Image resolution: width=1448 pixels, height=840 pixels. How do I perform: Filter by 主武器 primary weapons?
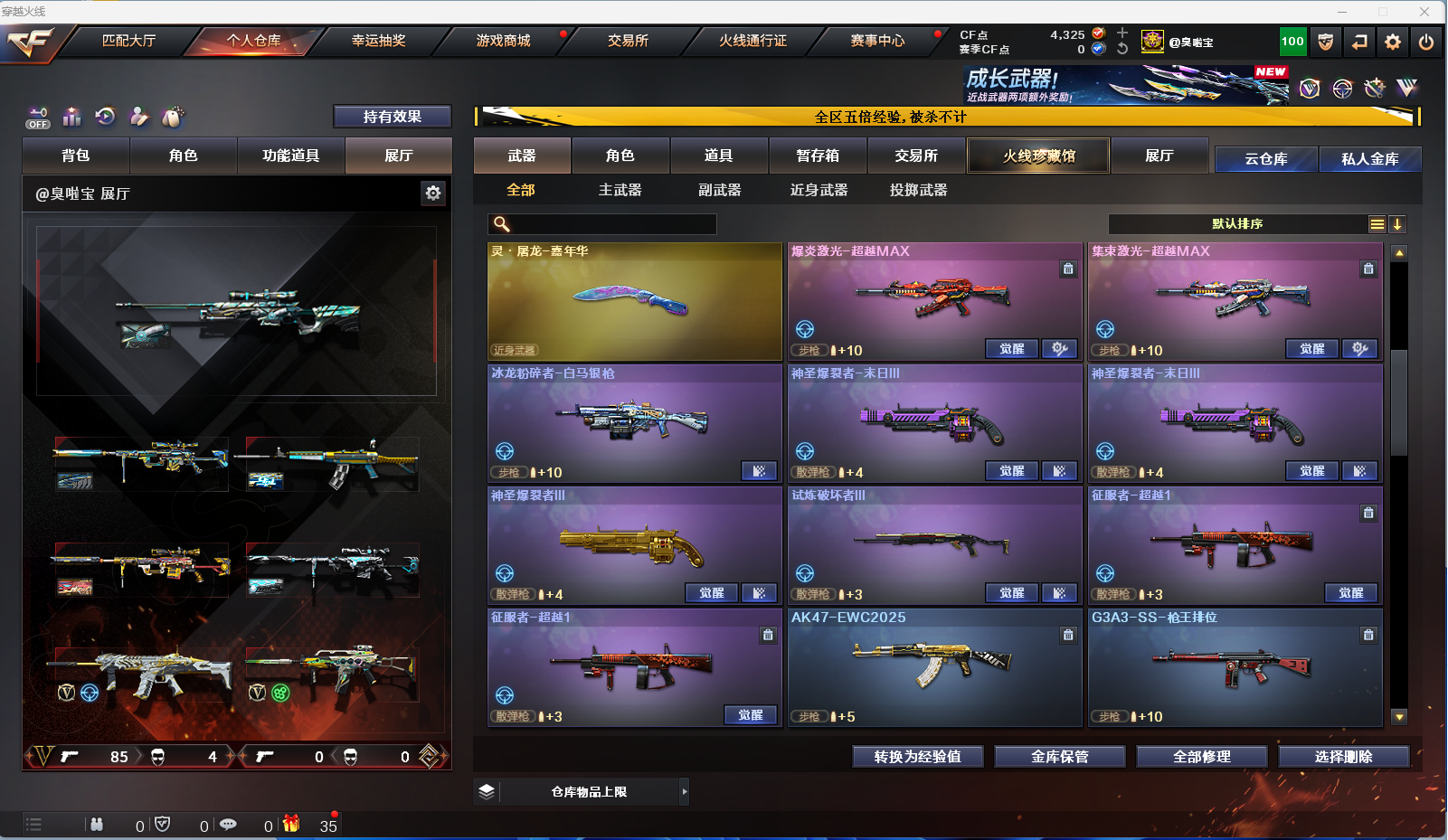(620, 190)
